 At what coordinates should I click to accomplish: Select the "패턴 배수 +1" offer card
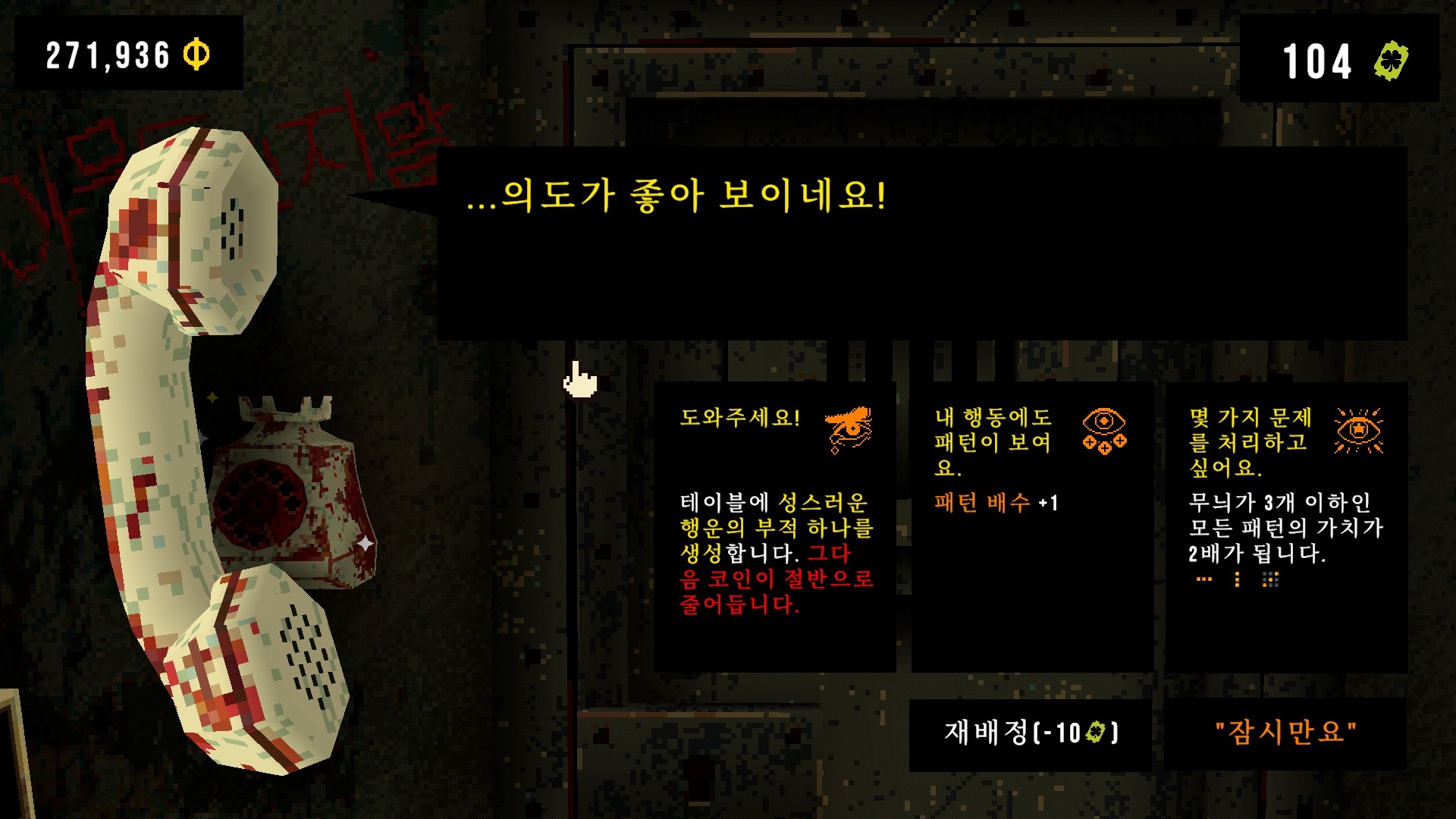[x=1031, y=526]
